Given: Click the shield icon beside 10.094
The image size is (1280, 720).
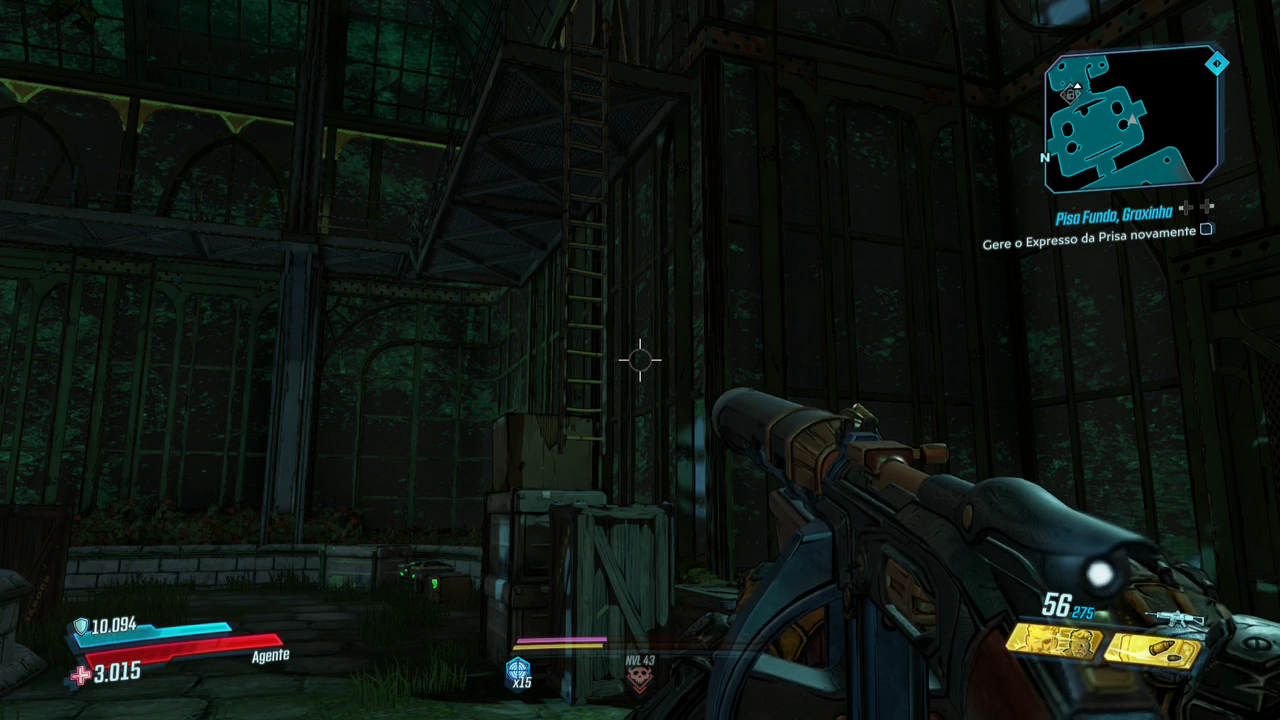Looking at the screenshot, I should [x=80, y=627].
